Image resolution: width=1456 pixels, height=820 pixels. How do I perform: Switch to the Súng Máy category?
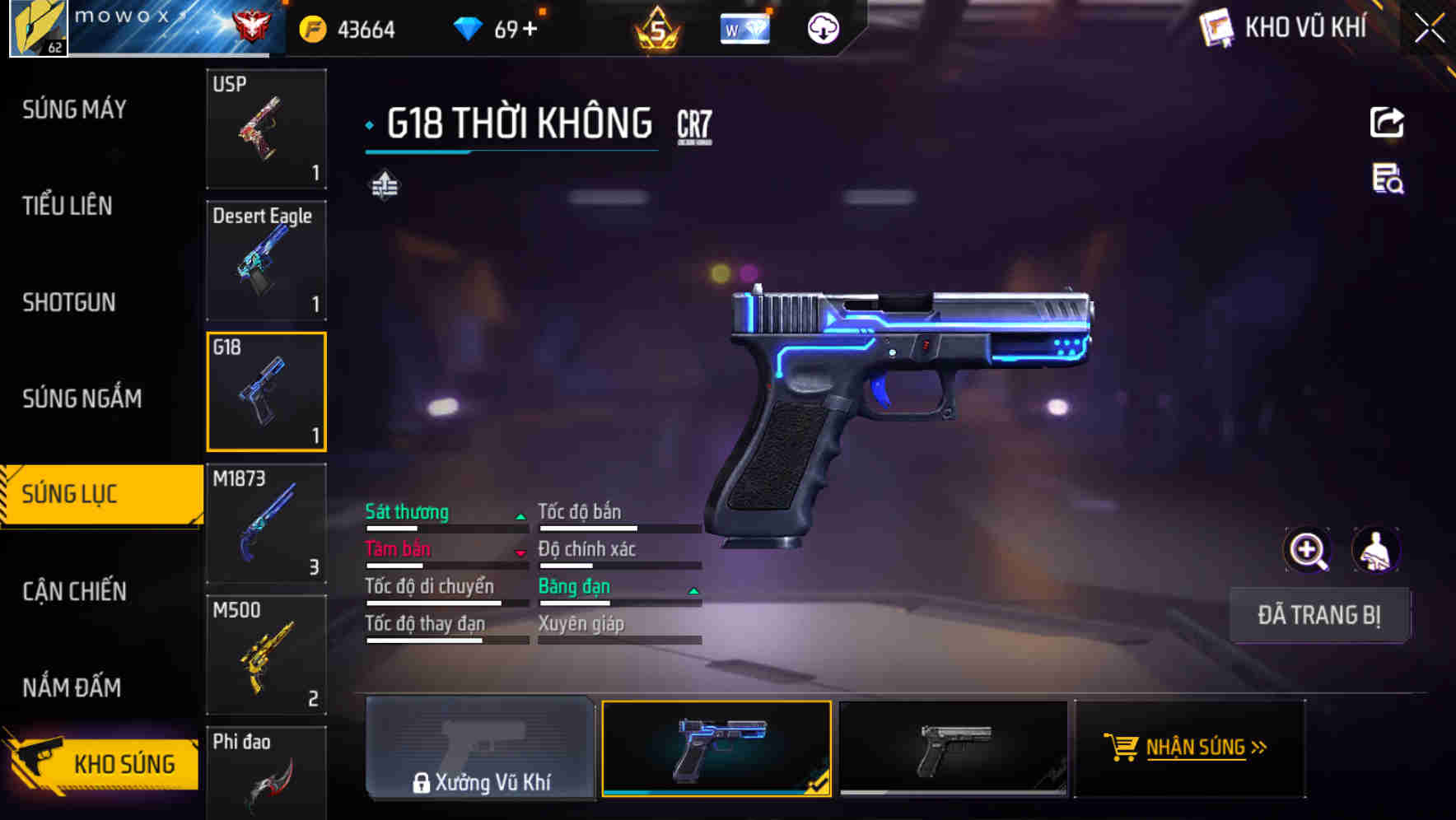pos(74,109)
